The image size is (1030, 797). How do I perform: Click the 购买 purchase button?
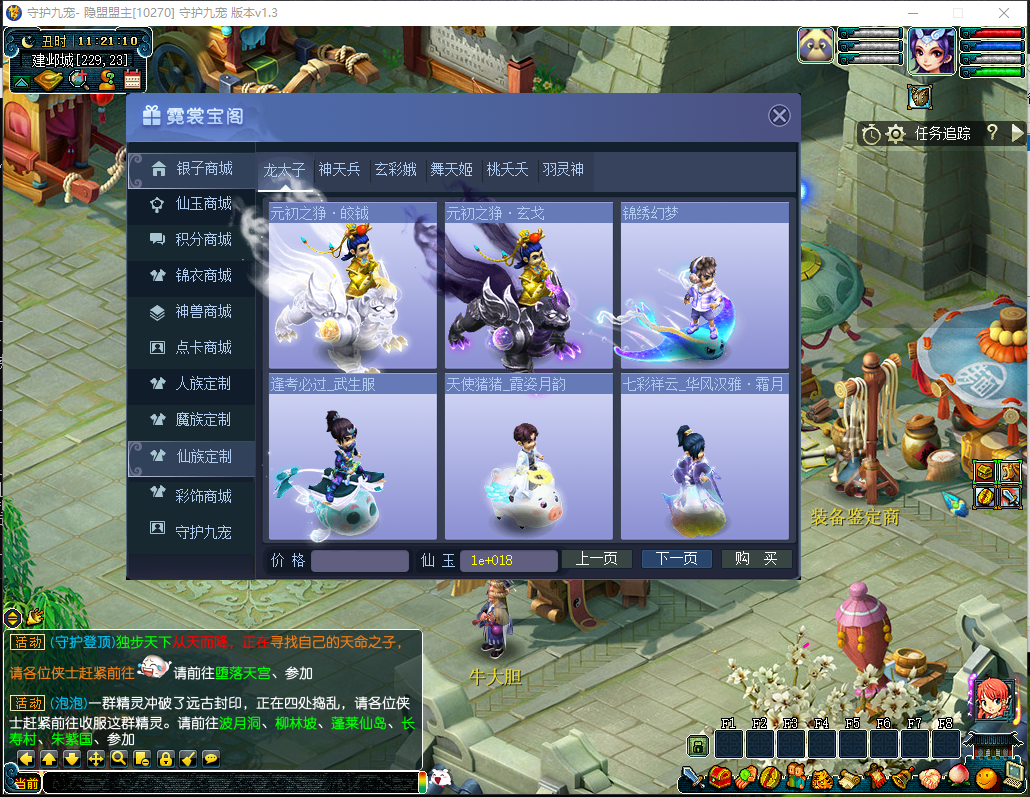tap(756, 559)
